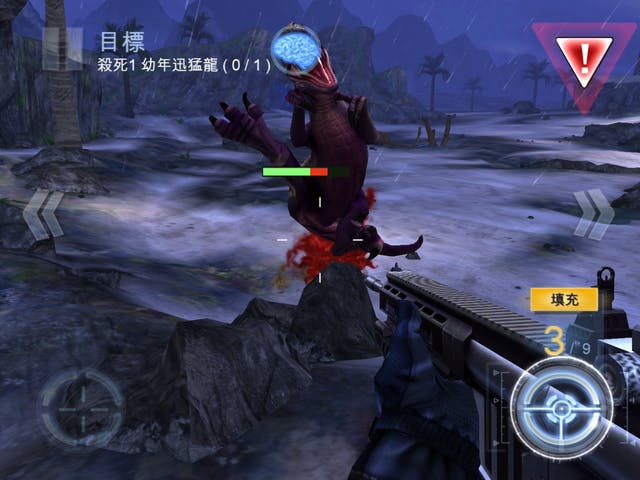Tap the red warning triangle alert

584,59
